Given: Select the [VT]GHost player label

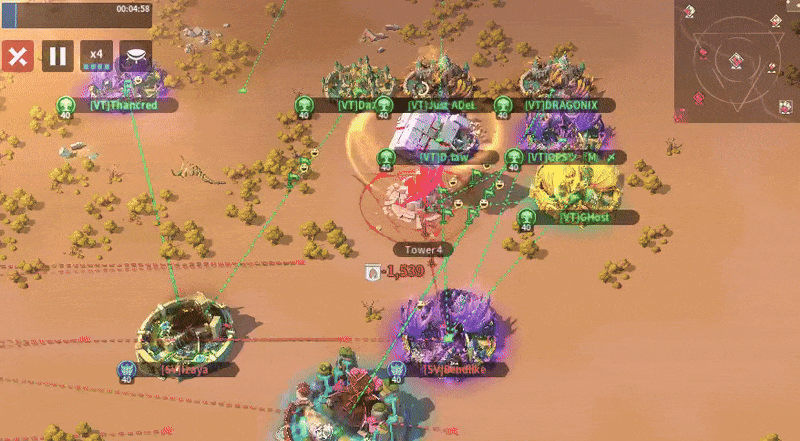Looking at the screenshot, I should pos(584,217).
